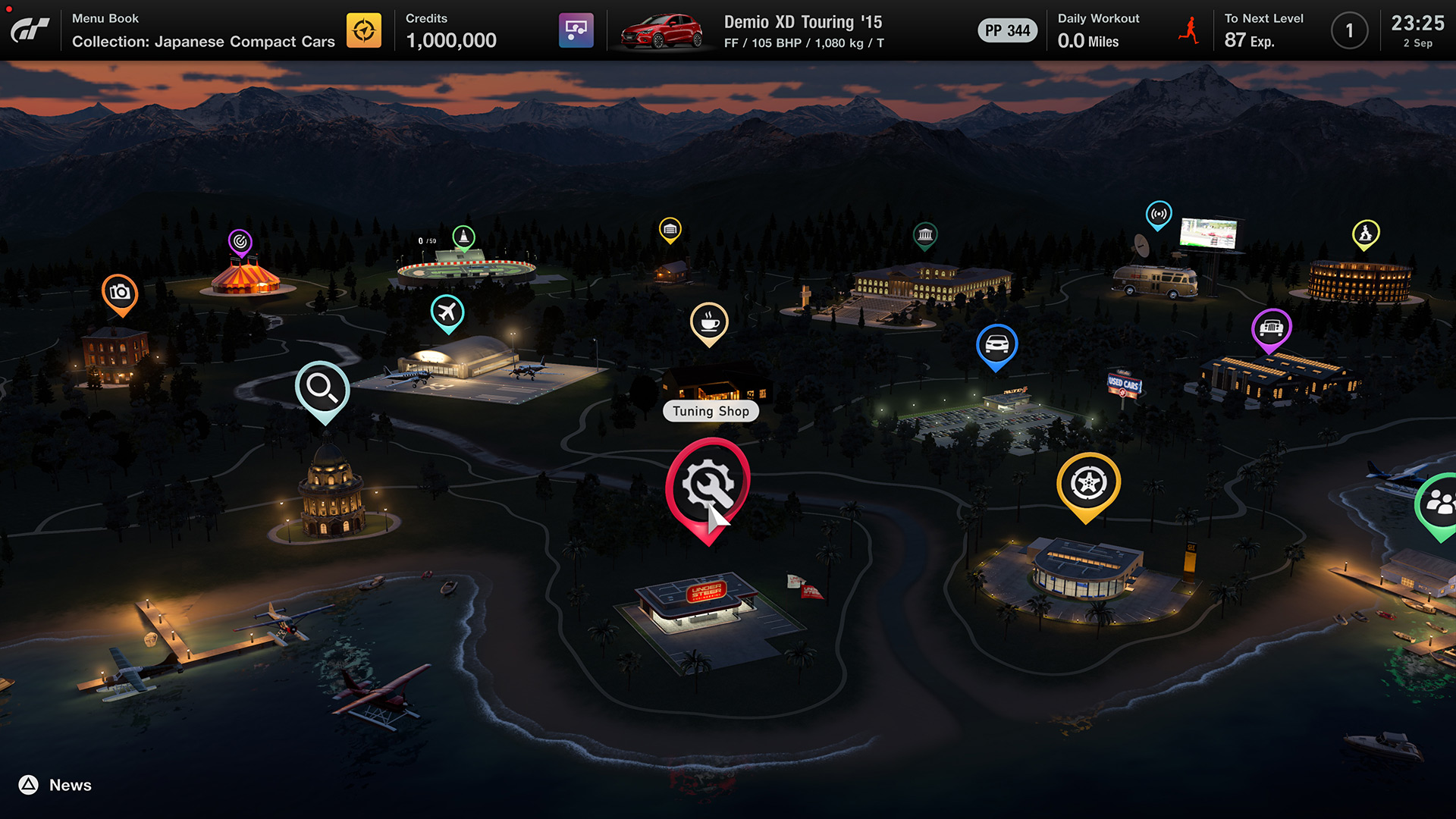Viewport: 1456px width, 819px height.
Task: Select the coffee cup Café pin
Action: coord(709,323)
